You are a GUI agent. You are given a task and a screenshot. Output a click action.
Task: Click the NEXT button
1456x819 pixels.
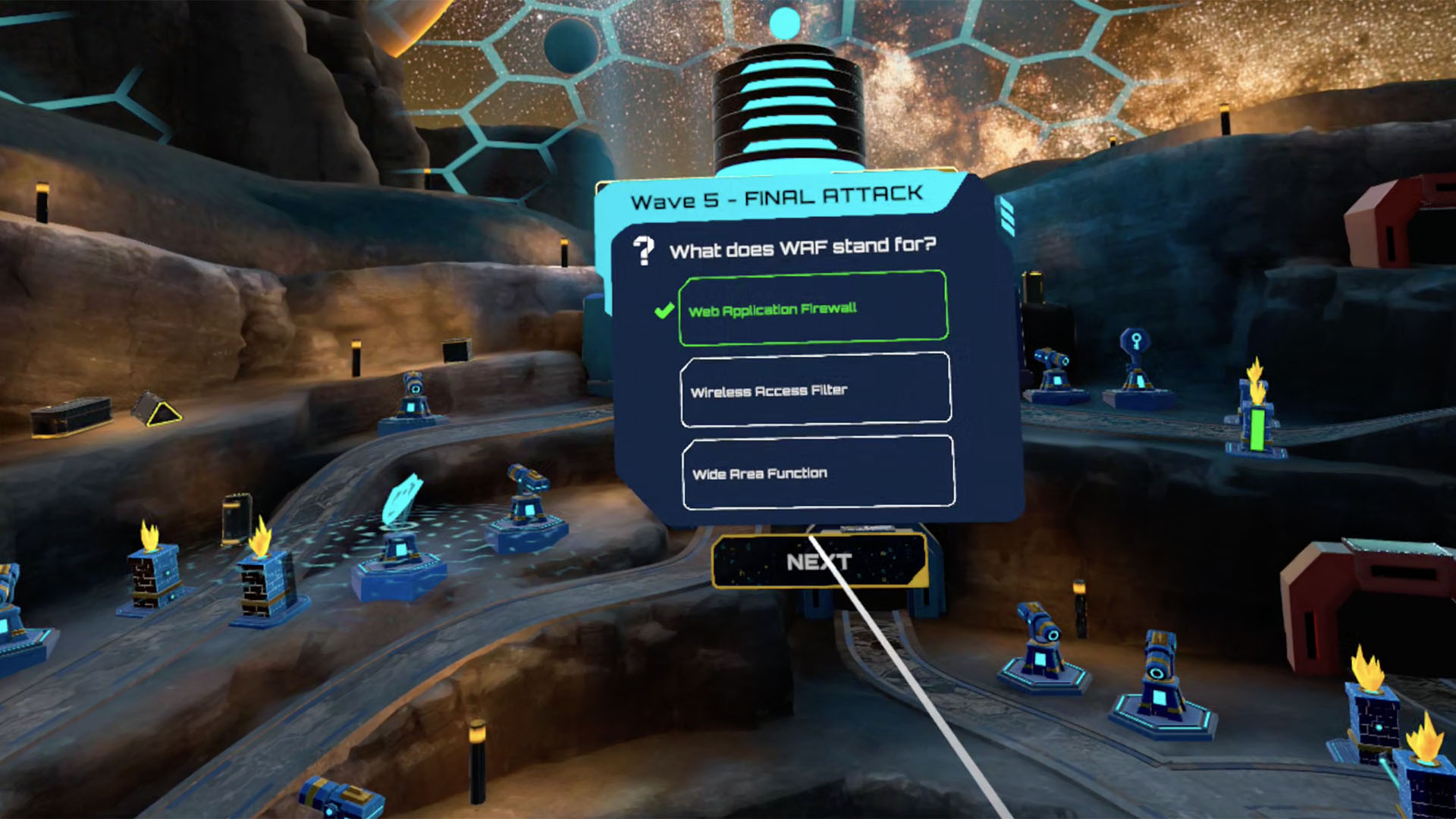[819, 562]
